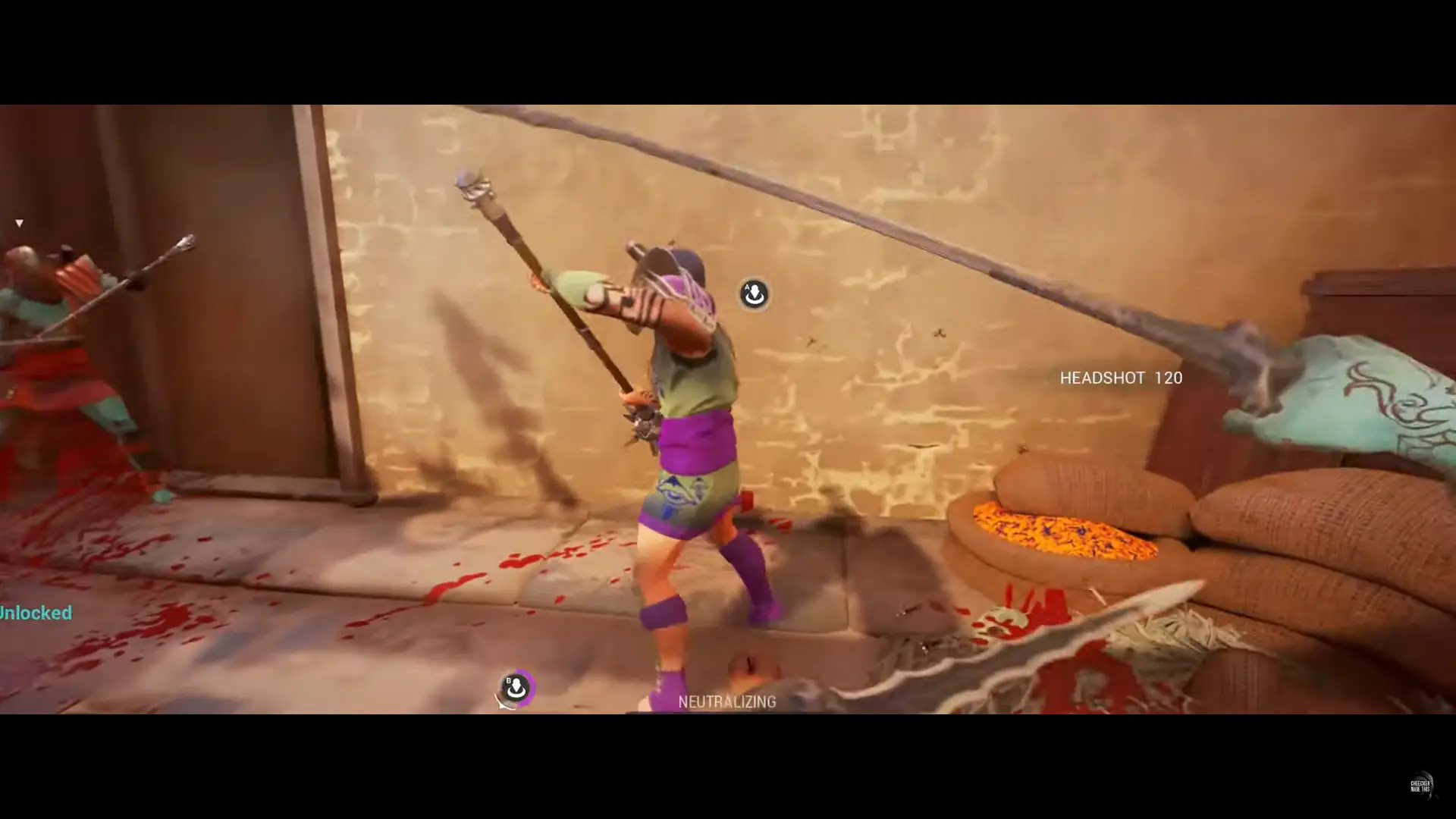
Task: Click the Unlocked notification text
Action: (36, 613)
